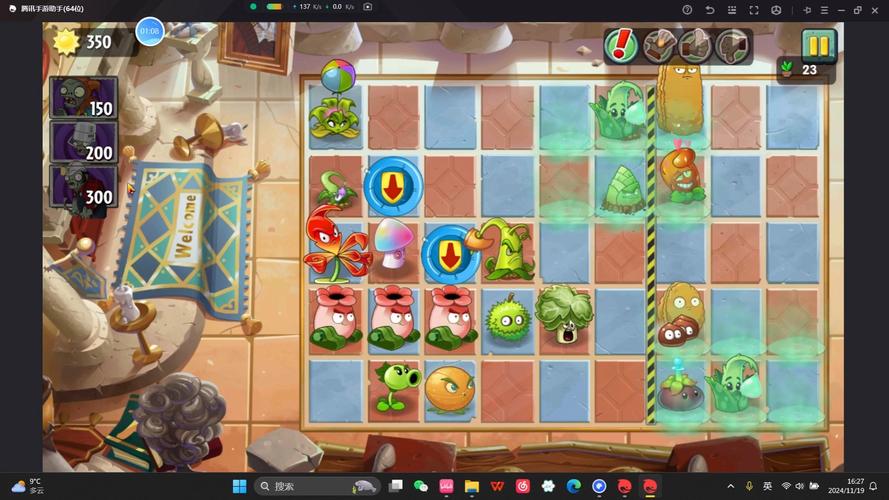Open the red exclamation mark objective icon
Screen dimensions: 889x500
(622, 45)
